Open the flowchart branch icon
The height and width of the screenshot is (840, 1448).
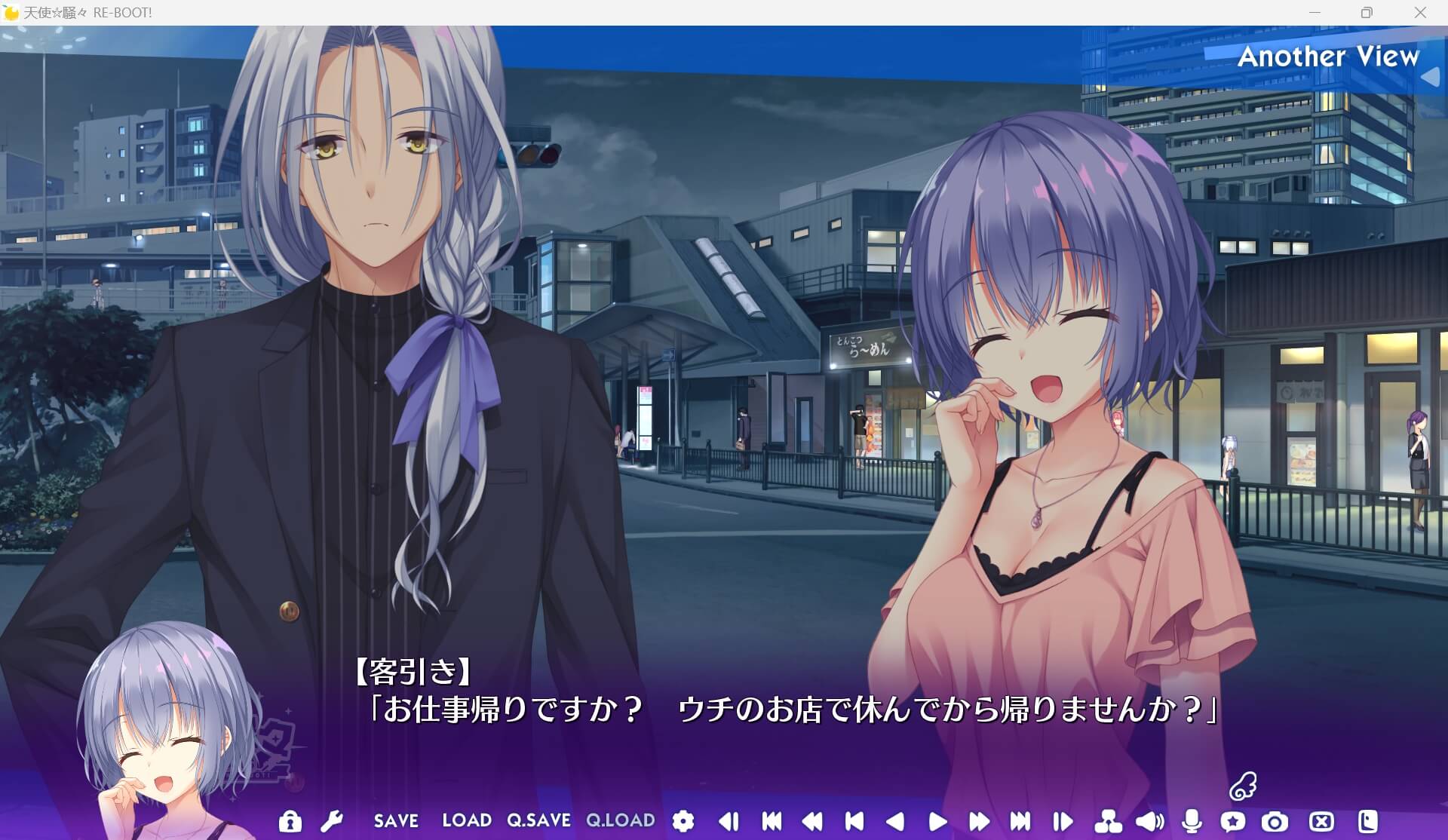tap(1108, 821)
